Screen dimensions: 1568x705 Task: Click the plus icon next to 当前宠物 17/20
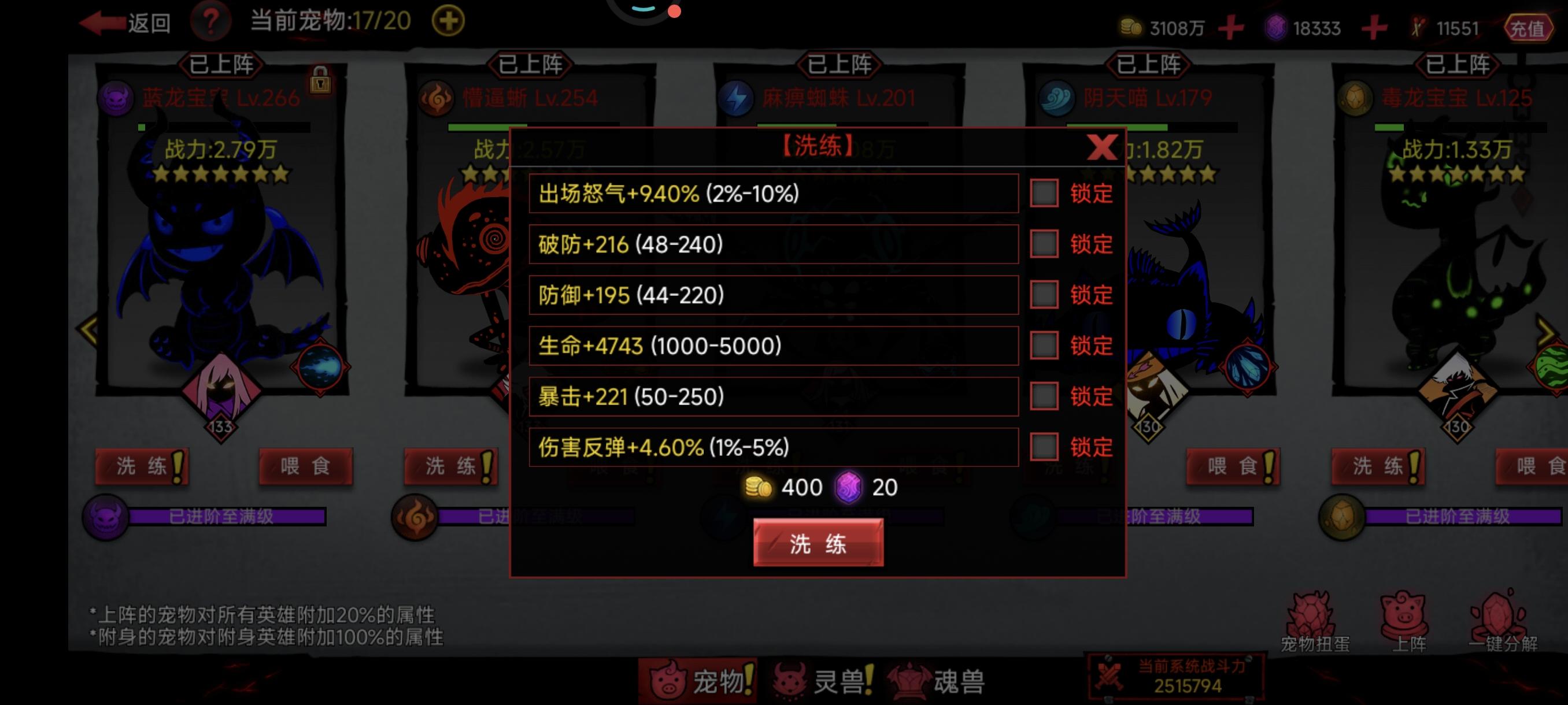click(x=448, y=20)
